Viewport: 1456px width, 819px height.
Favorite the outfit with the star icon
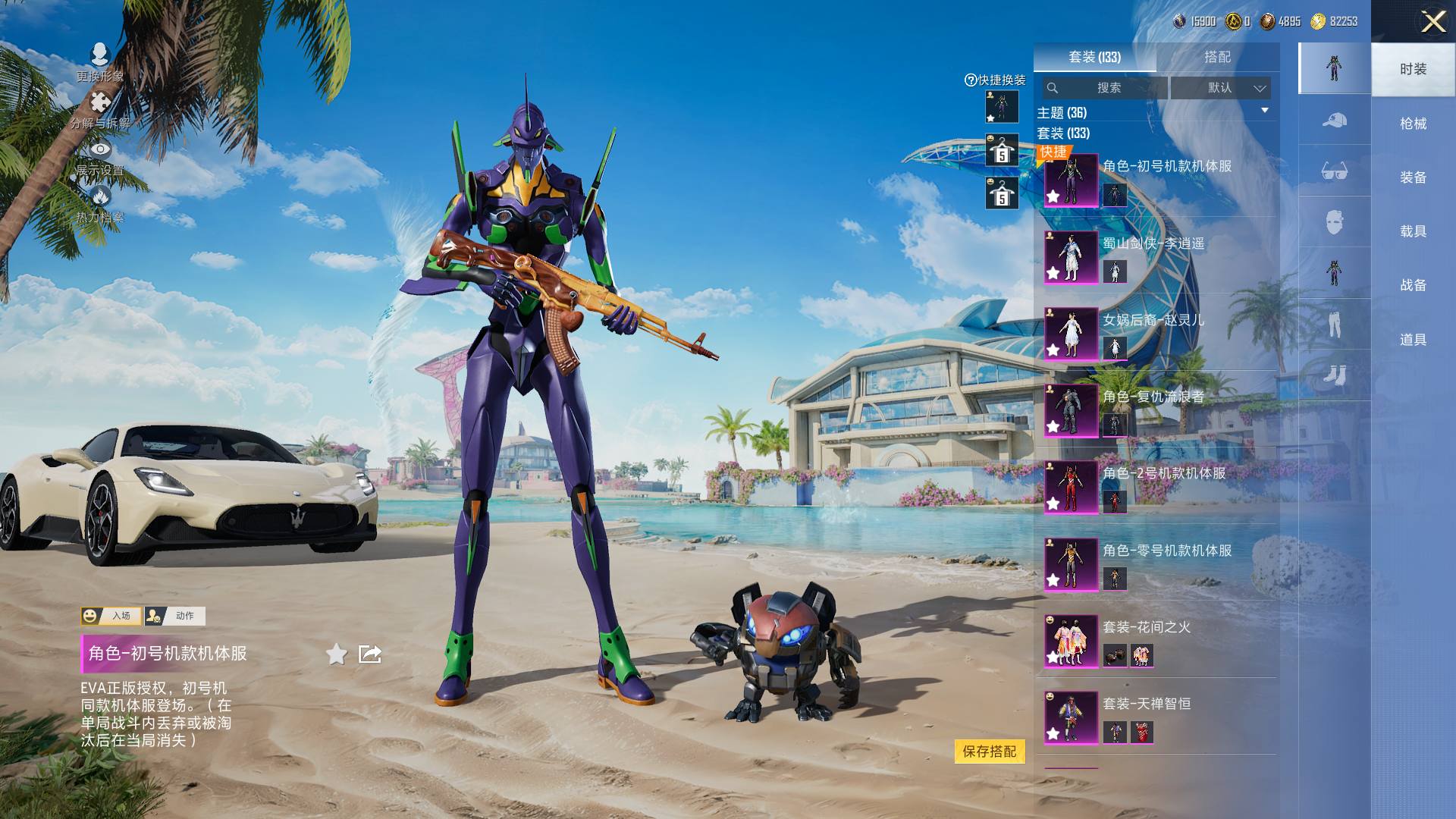tap(337, 654)
